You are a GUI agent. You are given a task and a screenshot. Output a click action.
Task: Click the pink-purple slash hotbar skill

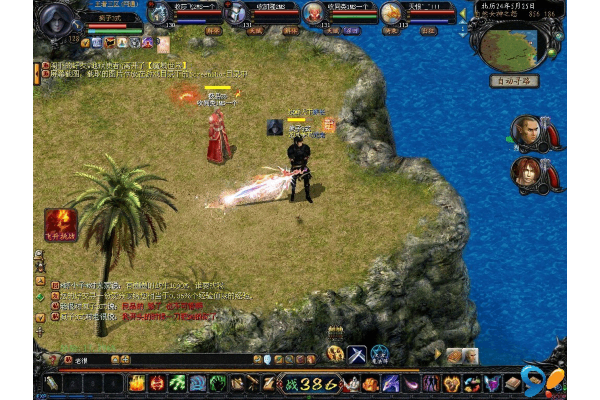[x=411, y=383]
